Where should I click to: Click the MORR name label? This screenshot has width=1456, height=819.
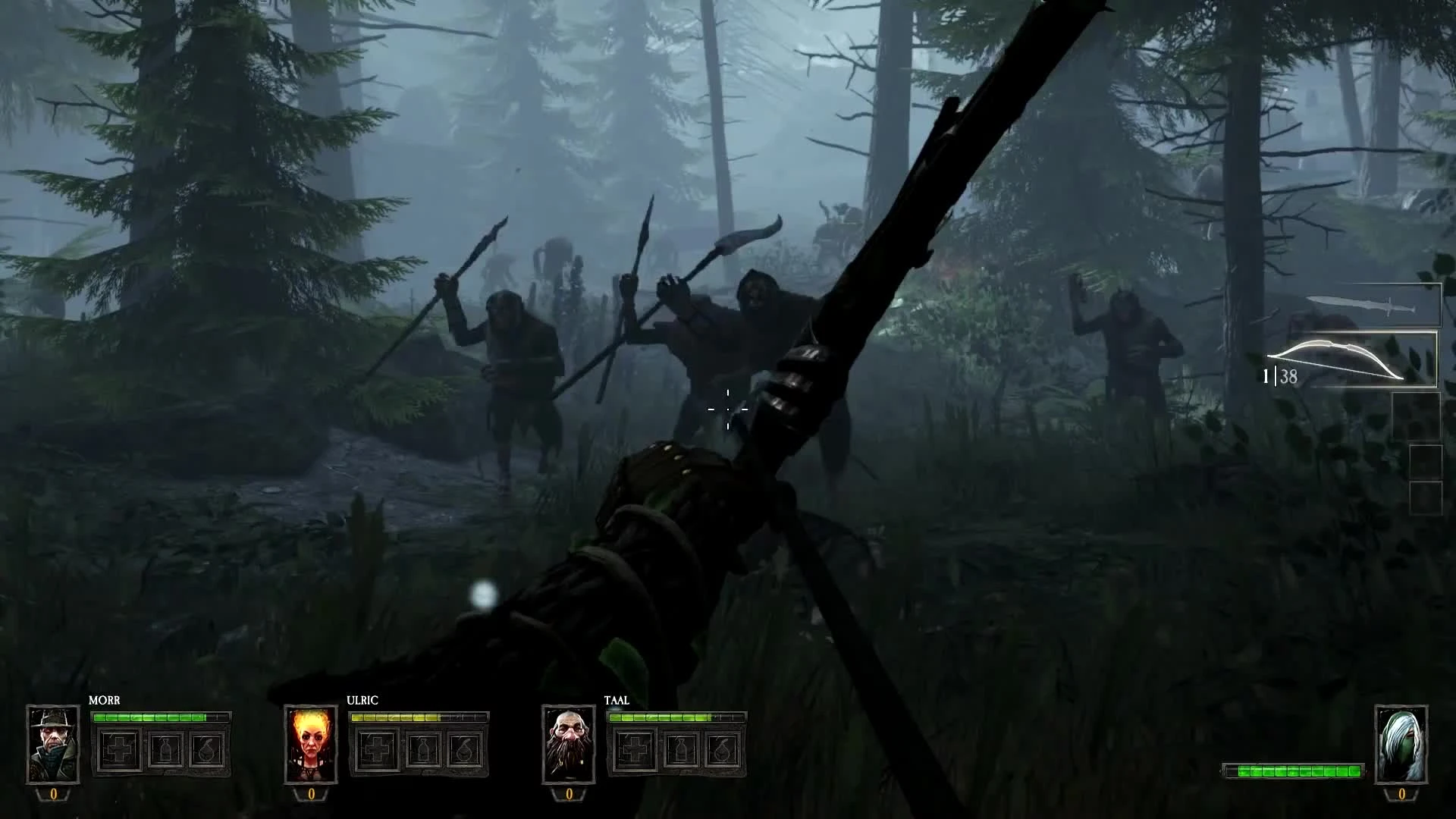coord(106,701)
